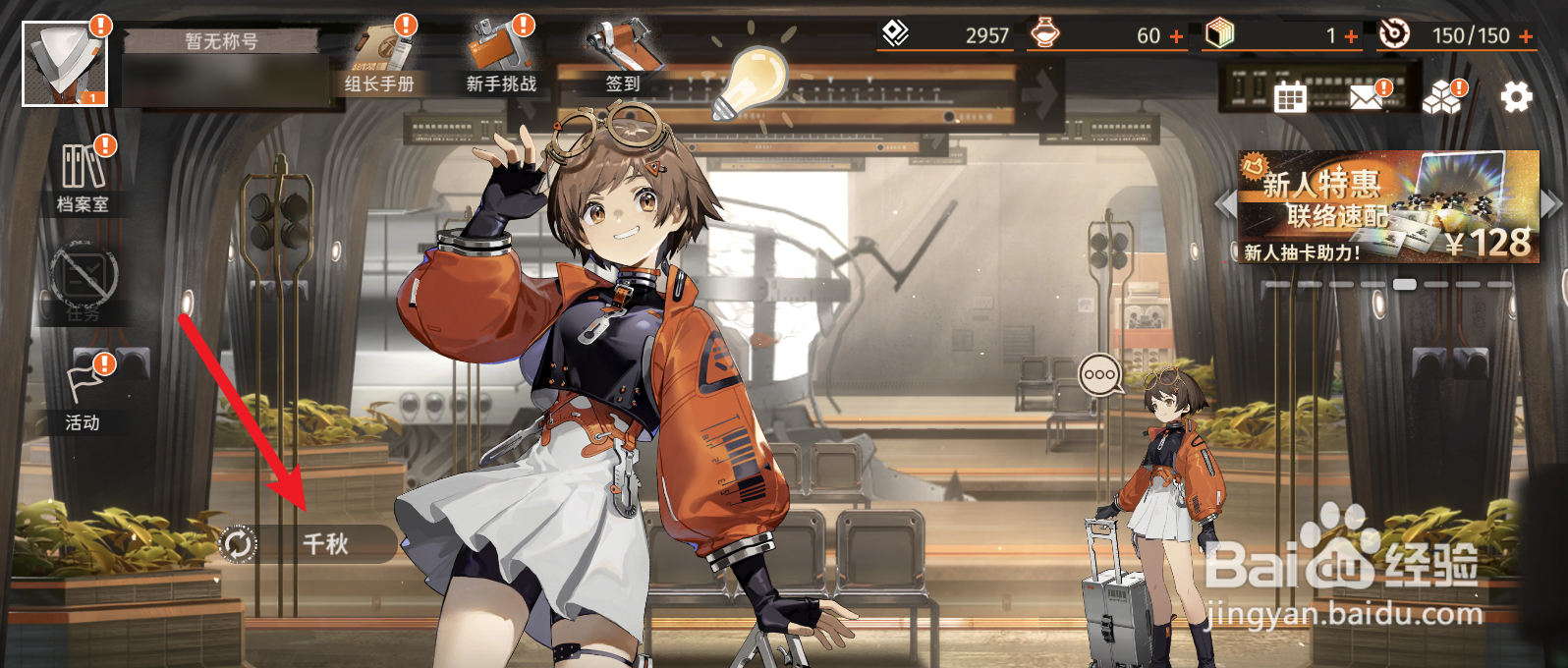Click the speech bubble chat icon
Image resolution: width=1568 pixels, height=668 pixels.
pyautogui.click(x=1099, y=374)
